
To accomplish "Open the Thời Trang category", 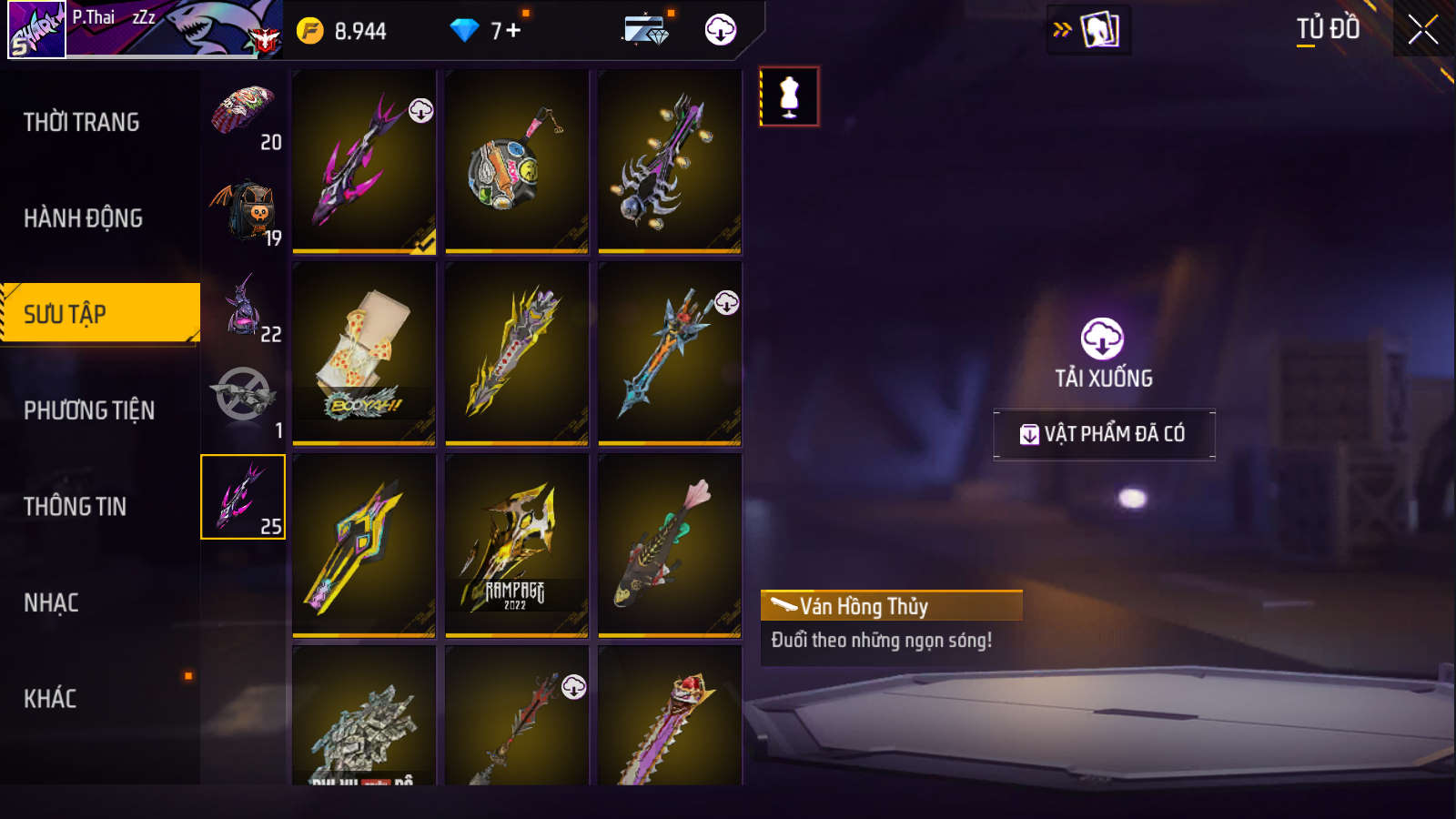I will pos(82,122).
